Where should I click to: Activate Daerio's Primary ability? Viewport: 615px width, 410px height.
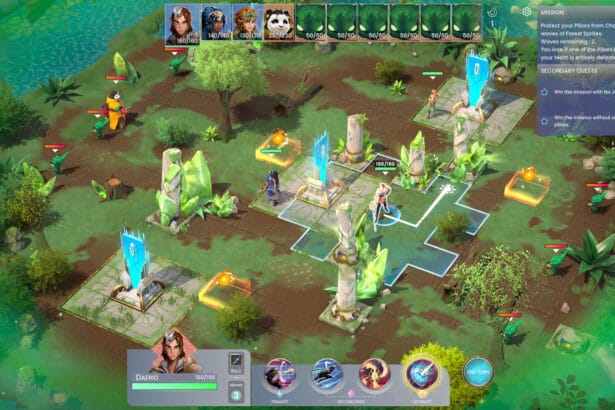280,374
